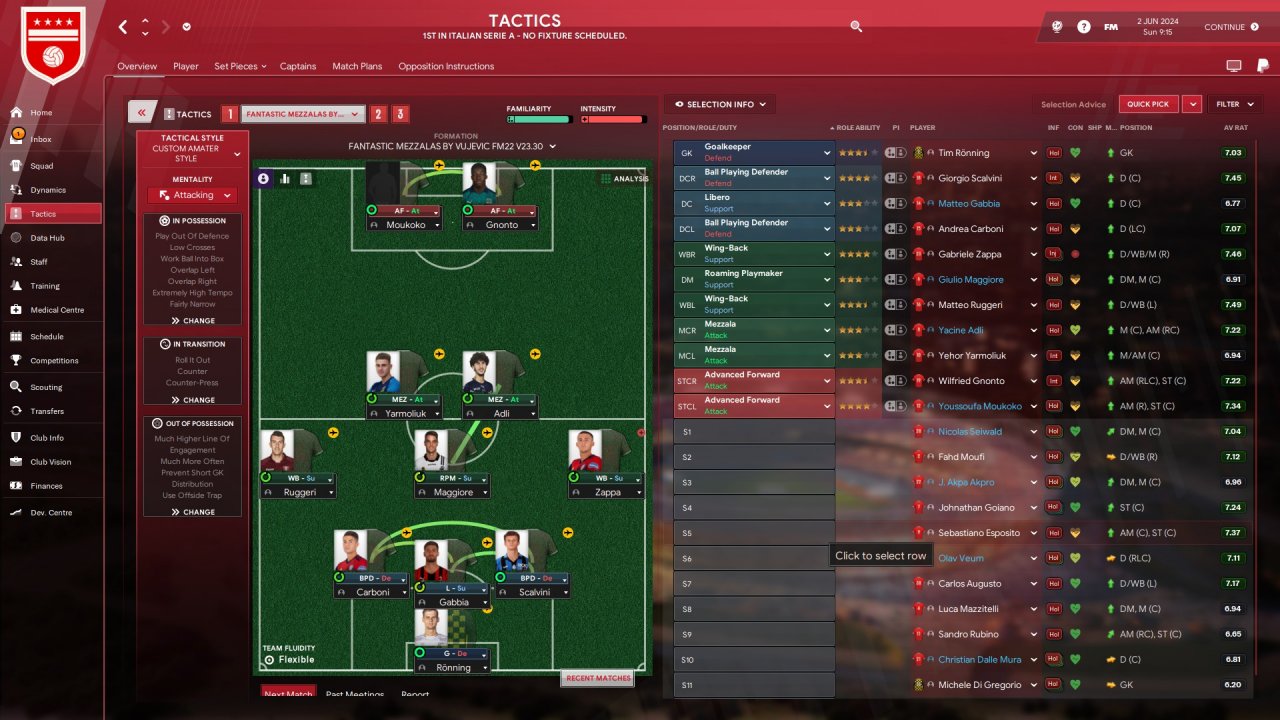Open the Filter dropdown
Screen dimensions: 1280x720
[1234, 104]
